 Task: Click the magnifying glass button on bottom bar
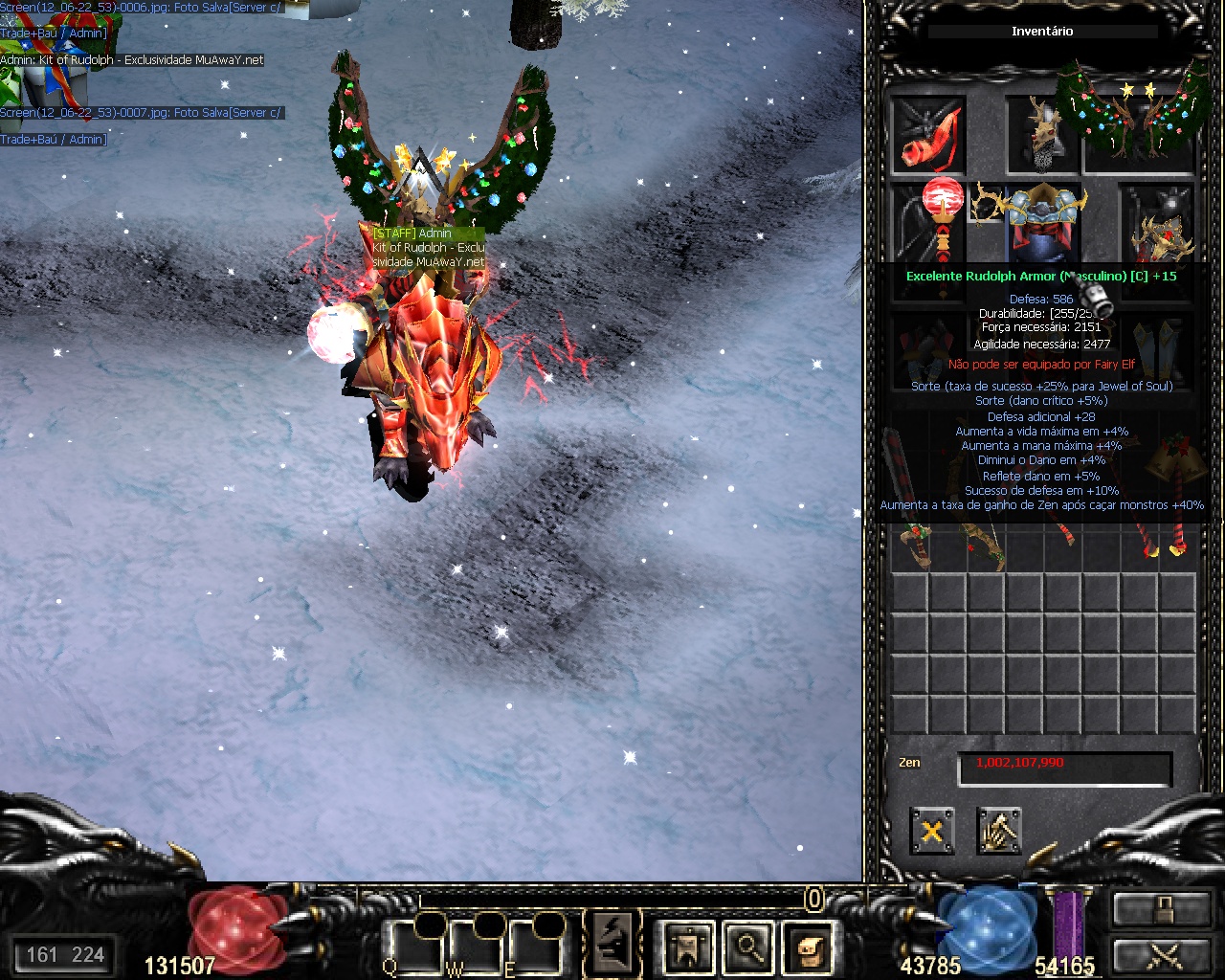tap(748, 947)
